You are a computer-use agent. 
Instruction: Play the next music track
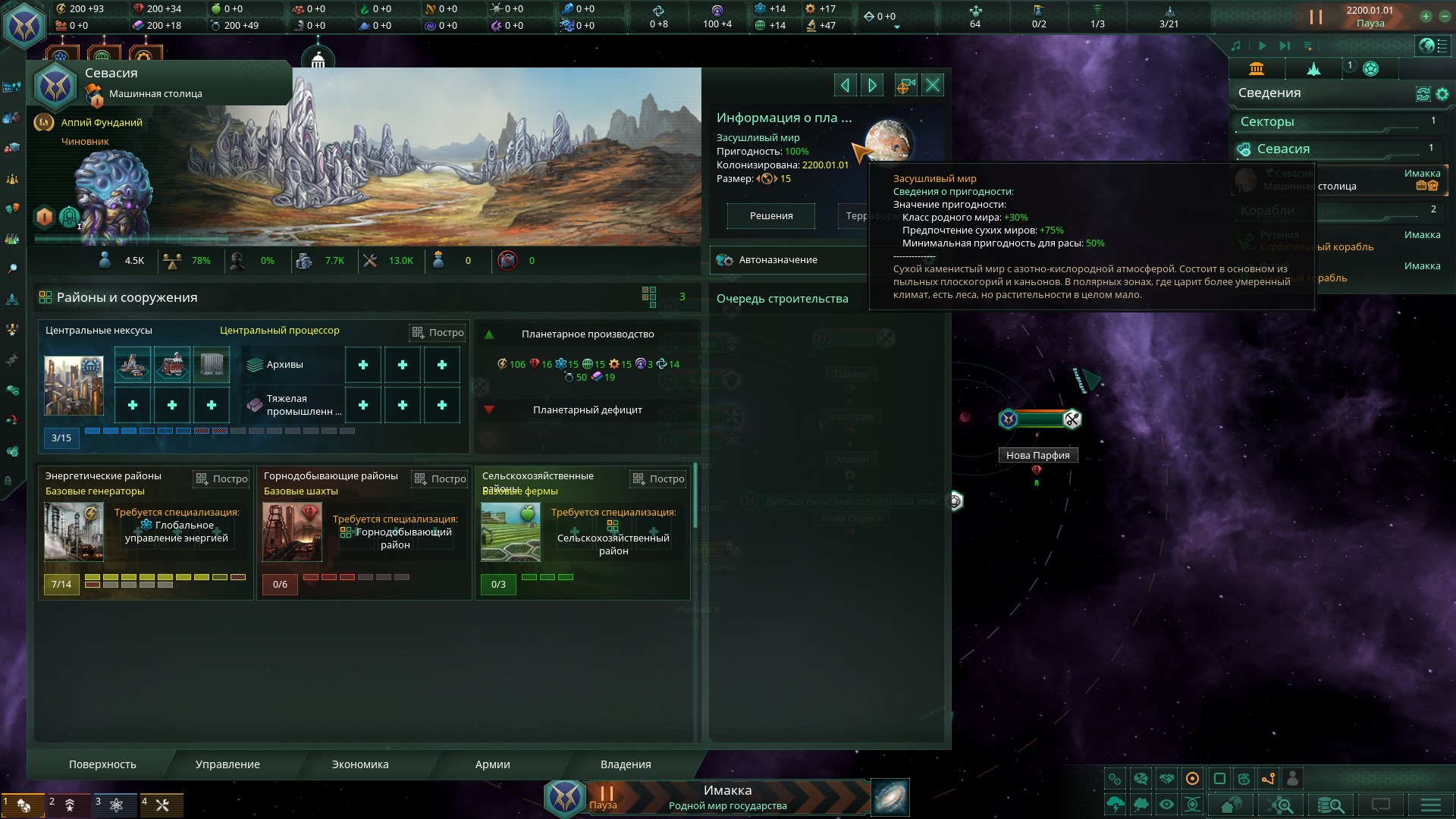pyautogui.click(x=1285, y=45)
